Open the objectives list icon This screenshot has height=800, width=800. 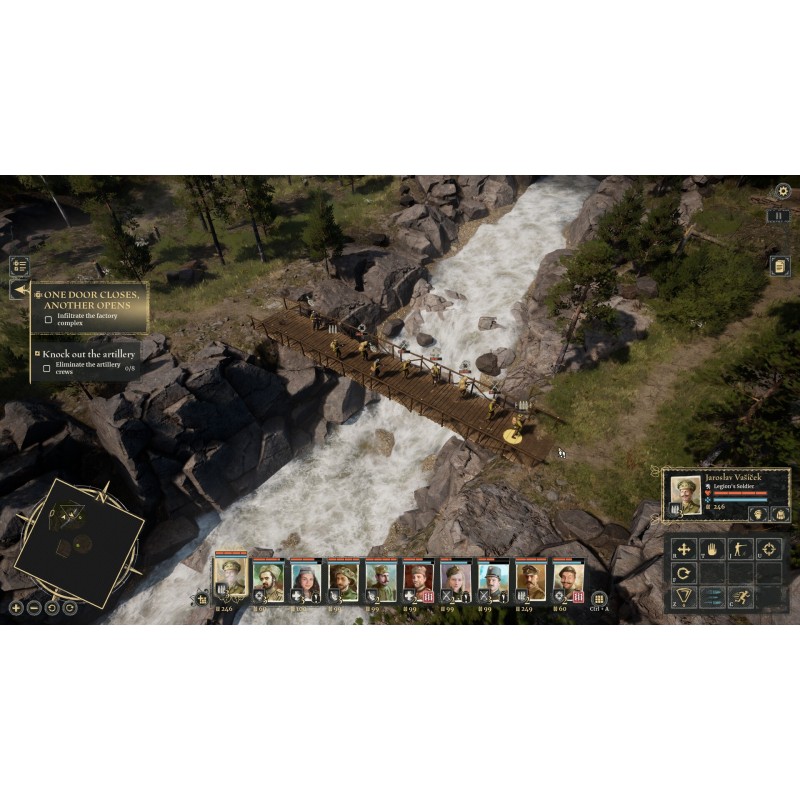click(x=19, y=266)
